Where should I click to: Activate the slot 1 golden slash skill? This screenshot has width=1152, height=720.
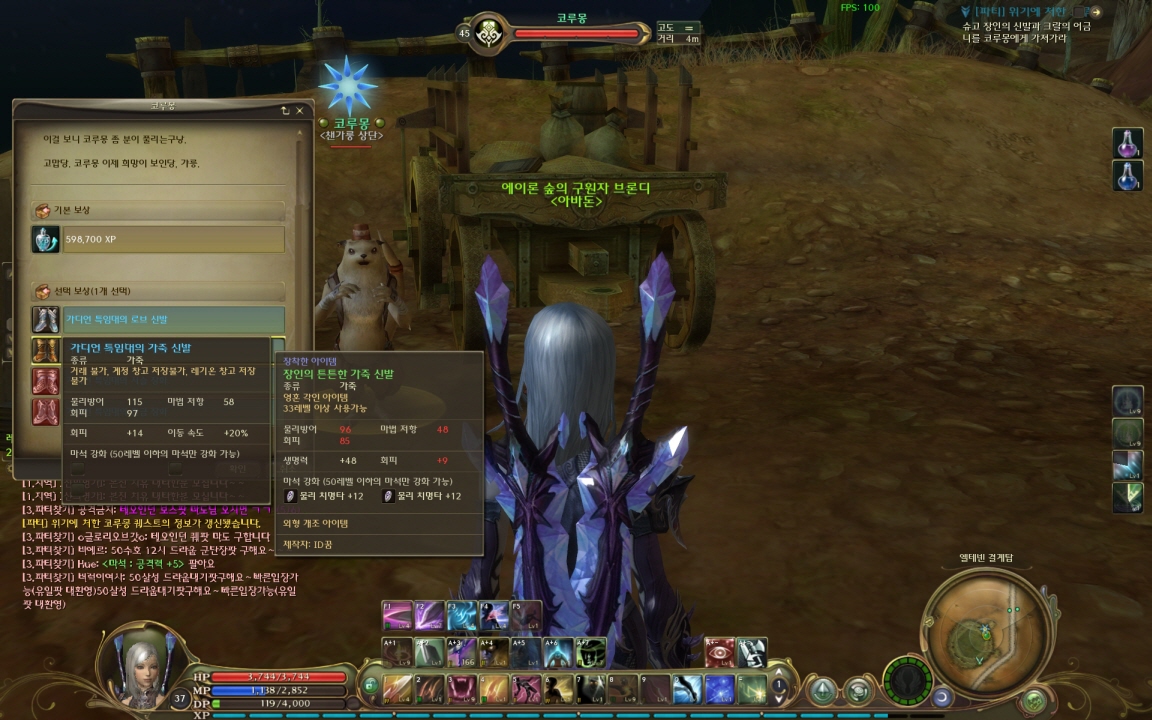point(399,689)
